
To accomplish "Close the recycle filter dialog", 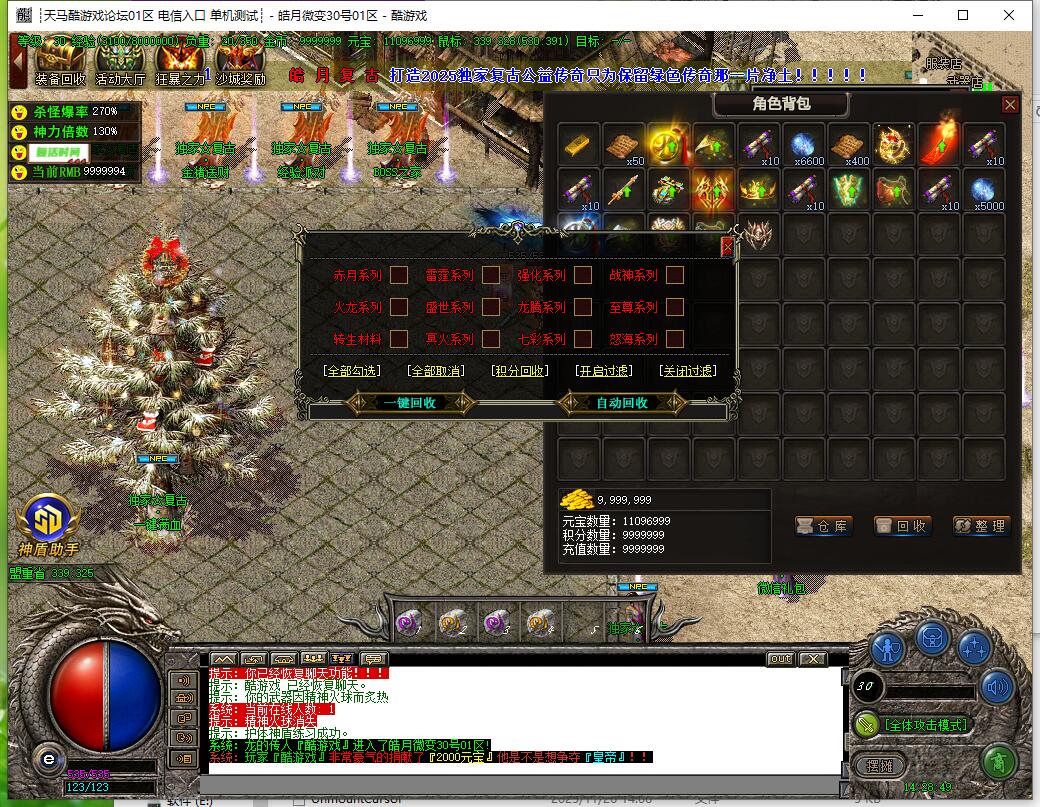I will tap(727, 244).
